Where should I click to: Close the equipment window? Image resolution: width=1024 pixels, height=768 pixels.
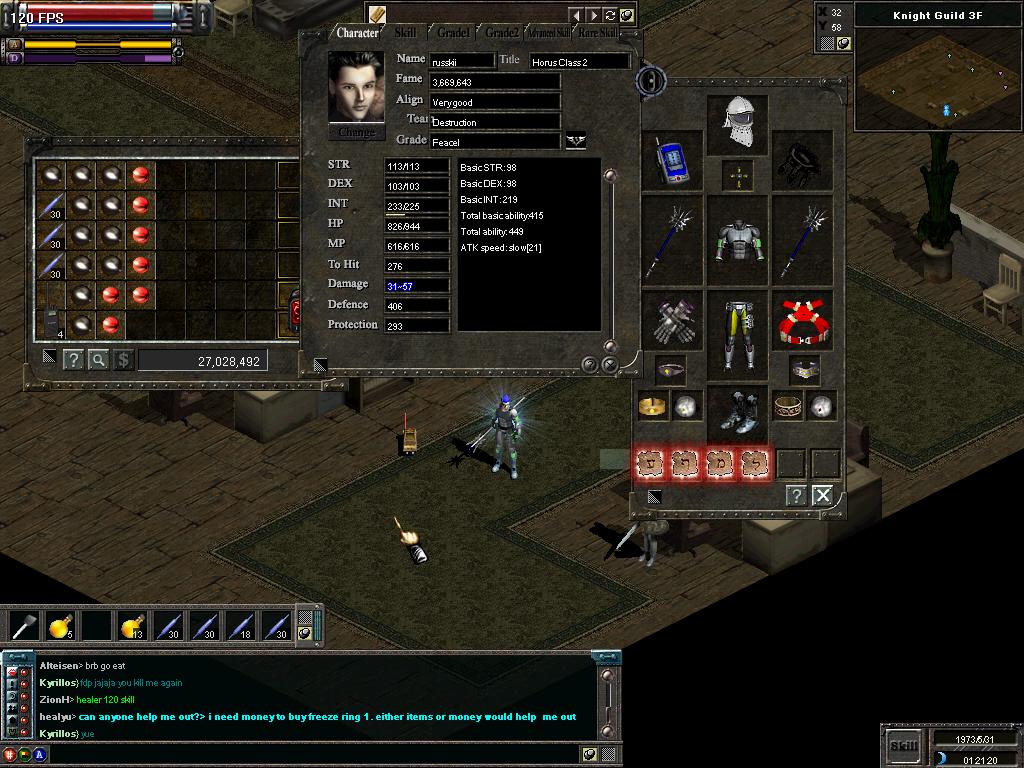[x=822, y=494]
